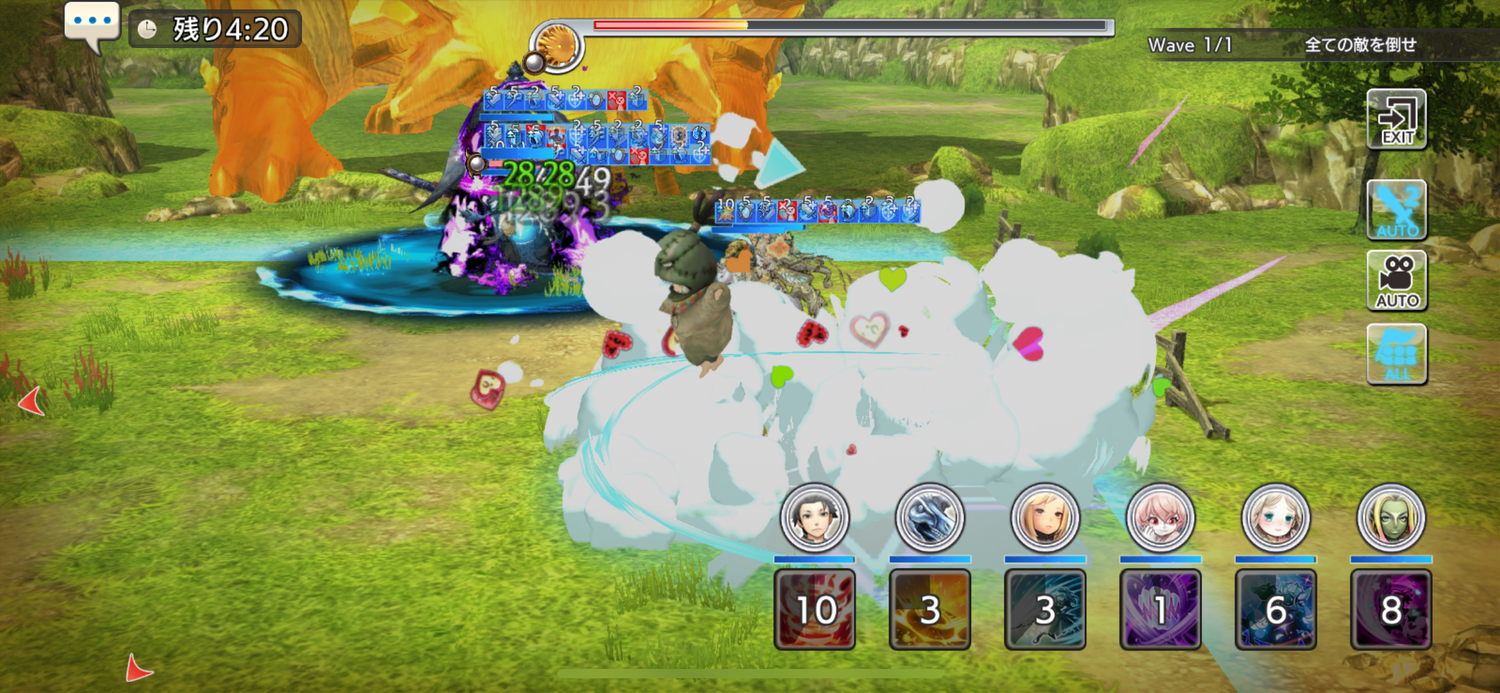Activate the purple claw skill showing 1
The width and height of the screenshot is (1500, 693).
1160,609
